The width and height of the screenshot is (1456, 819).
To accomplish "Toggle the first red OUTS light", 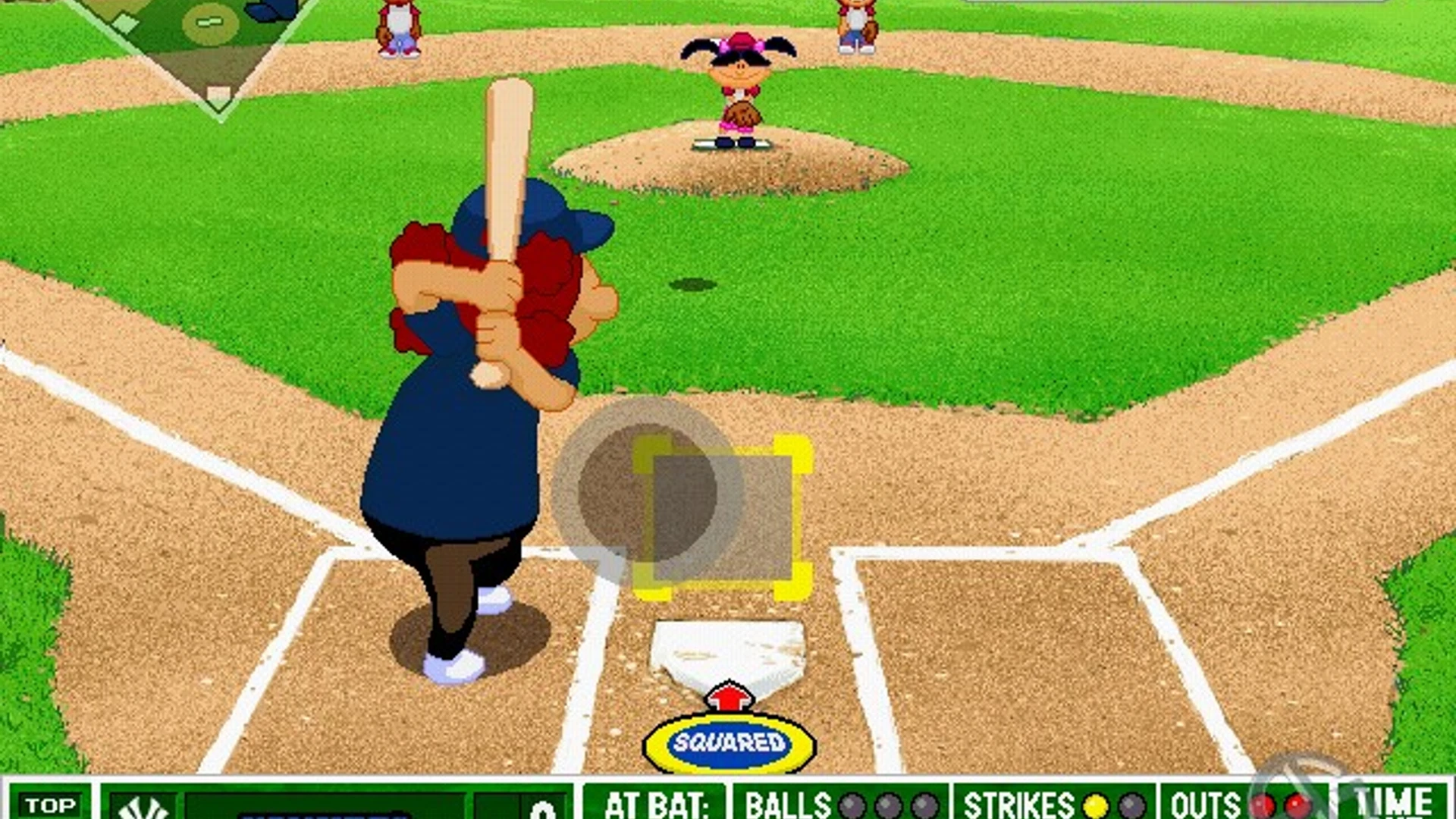I will tap(1263, 806).
